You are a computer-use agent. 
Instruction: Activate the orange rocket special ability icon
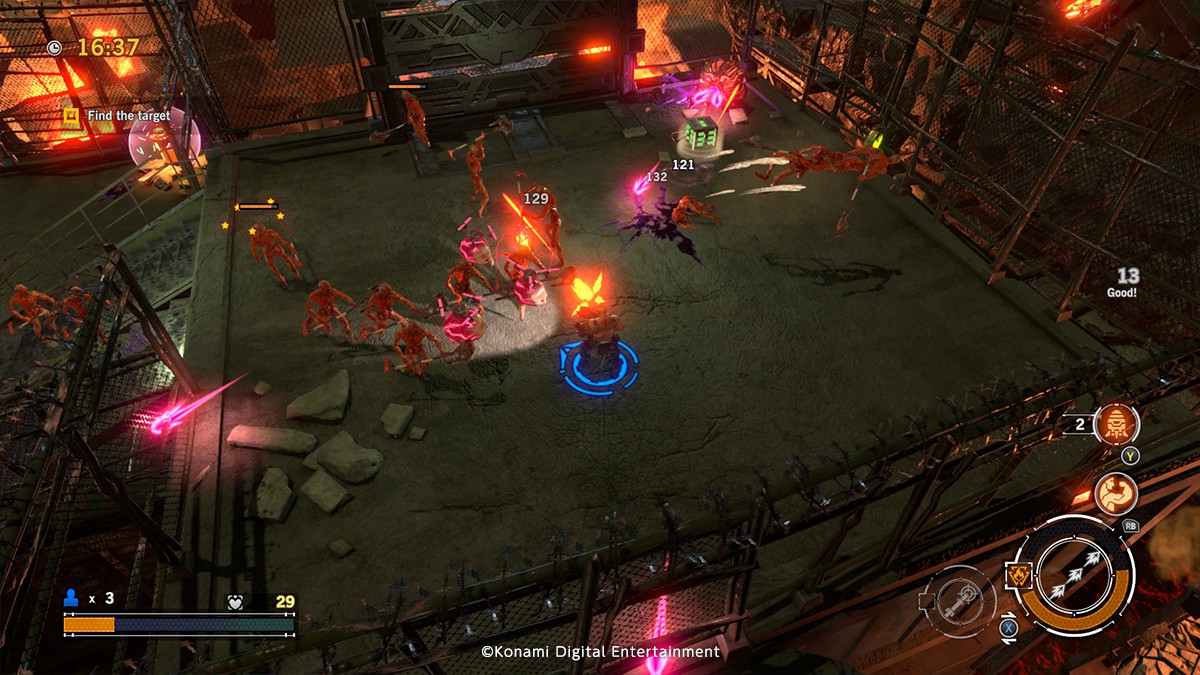(1116, 425)
